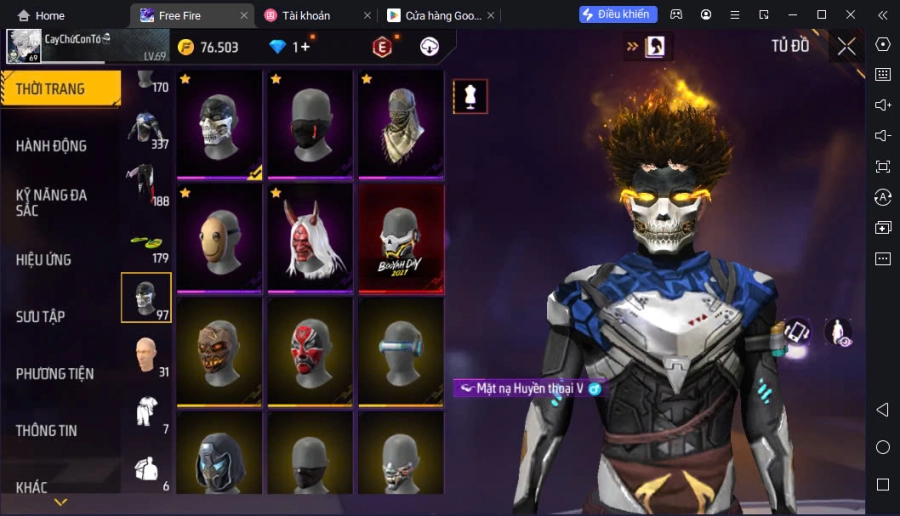Open the head subcategory with 31 items
This screenshot has width=900, height=516.
(146, 354)
